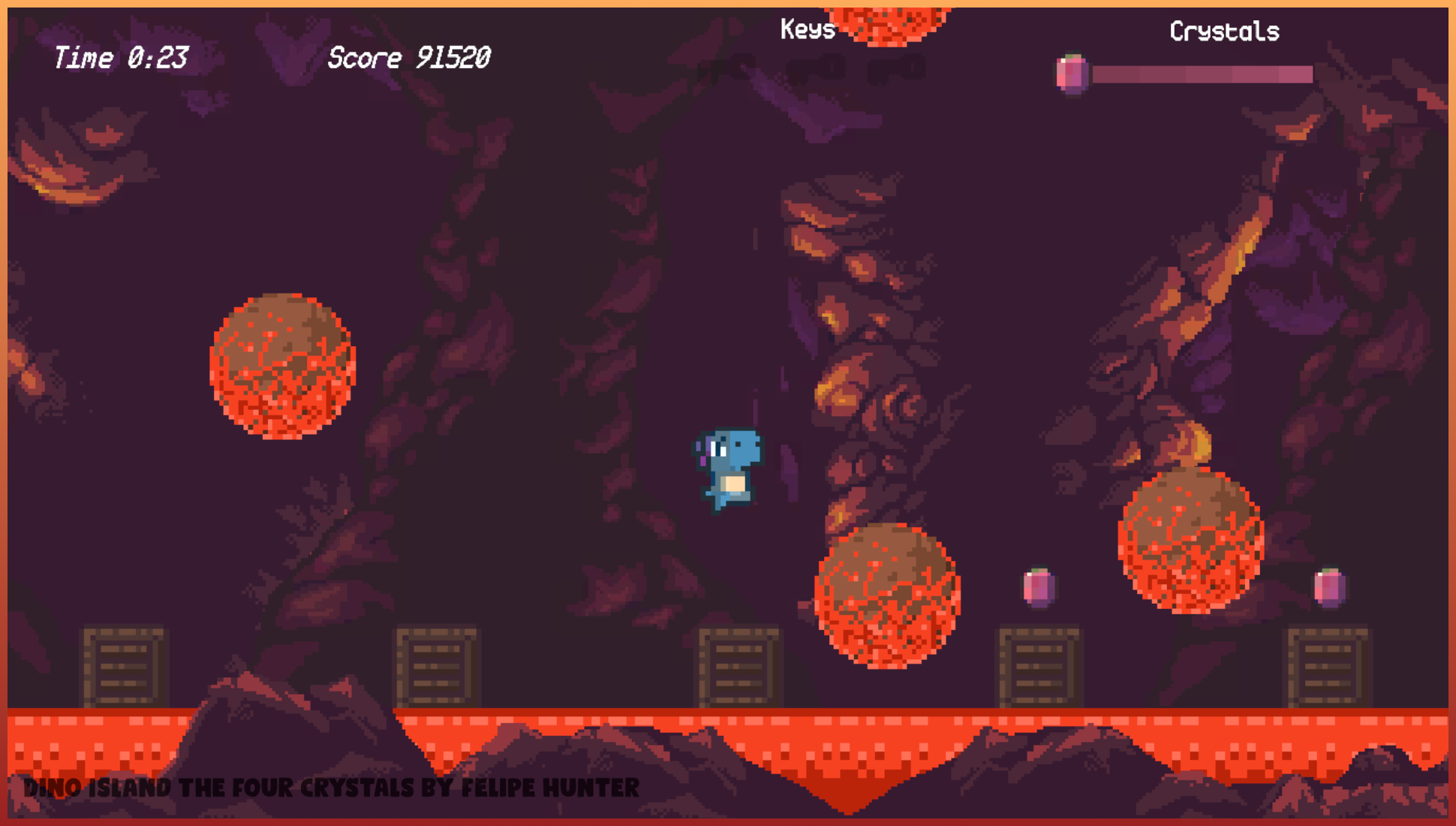This screenshot has height=826, width=1456.
Task: Select the Keys label at the top
Action: [806, 30]
